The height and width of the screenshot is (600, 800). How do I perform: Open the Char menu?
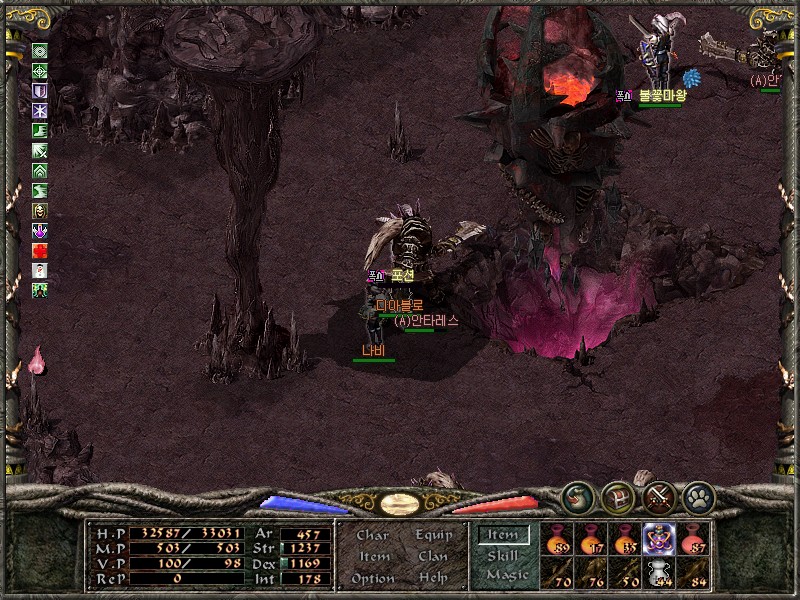pyautogui.click(x=372, y=535)
